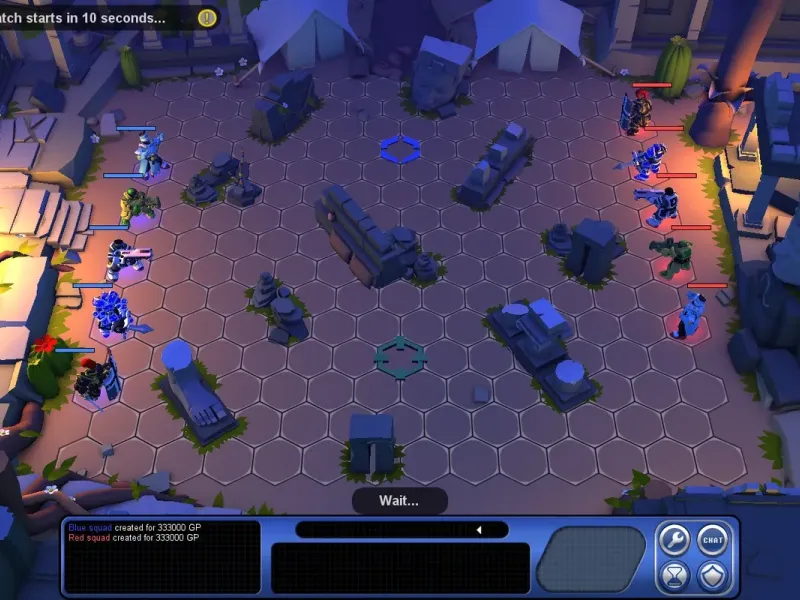The width and height of the screenshot is (800, 600).
Task: Activate the shield defend button
Action: pos(712,575)
